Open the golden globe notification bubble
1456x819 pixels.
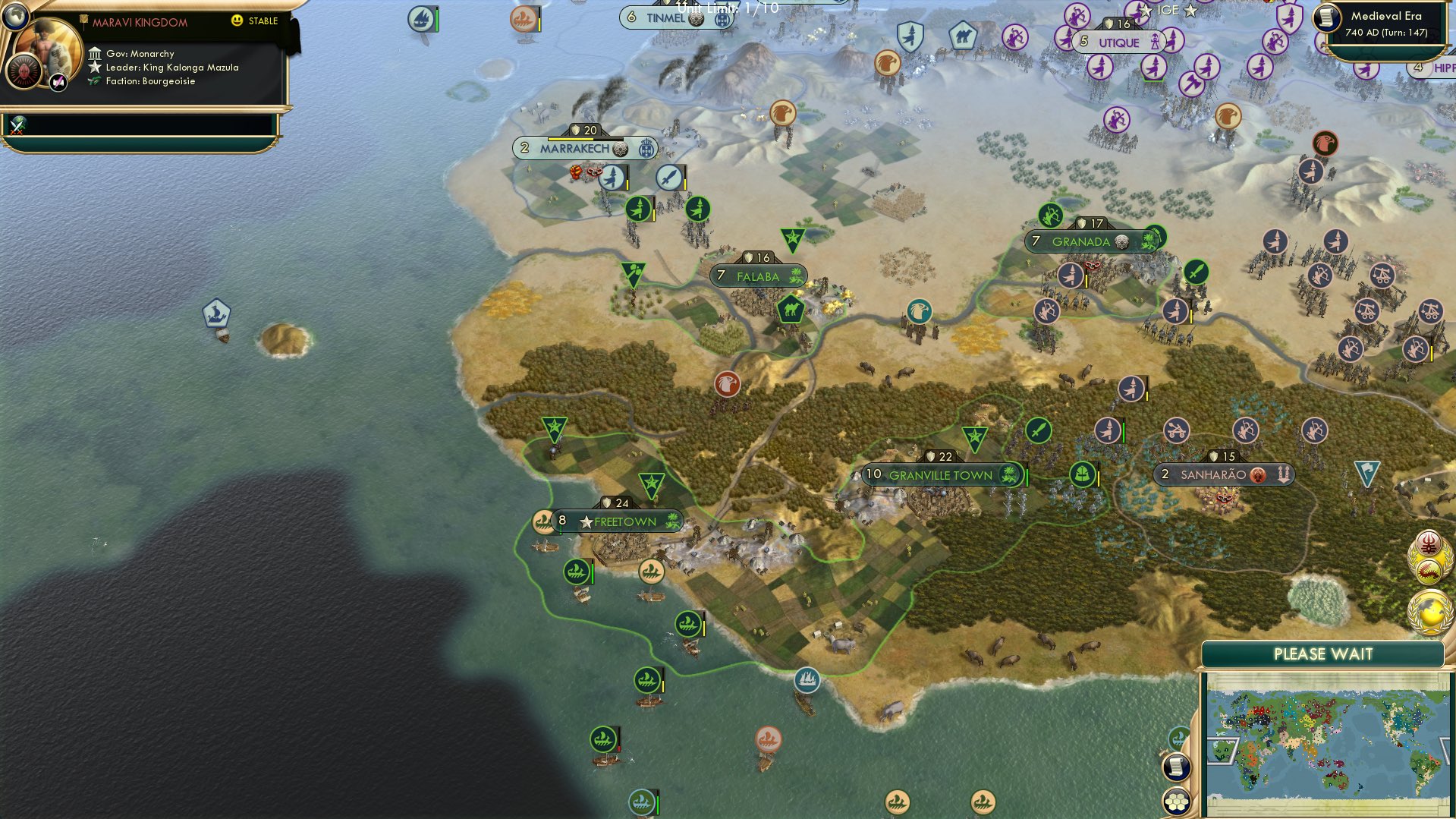(x=1429, y=613)
